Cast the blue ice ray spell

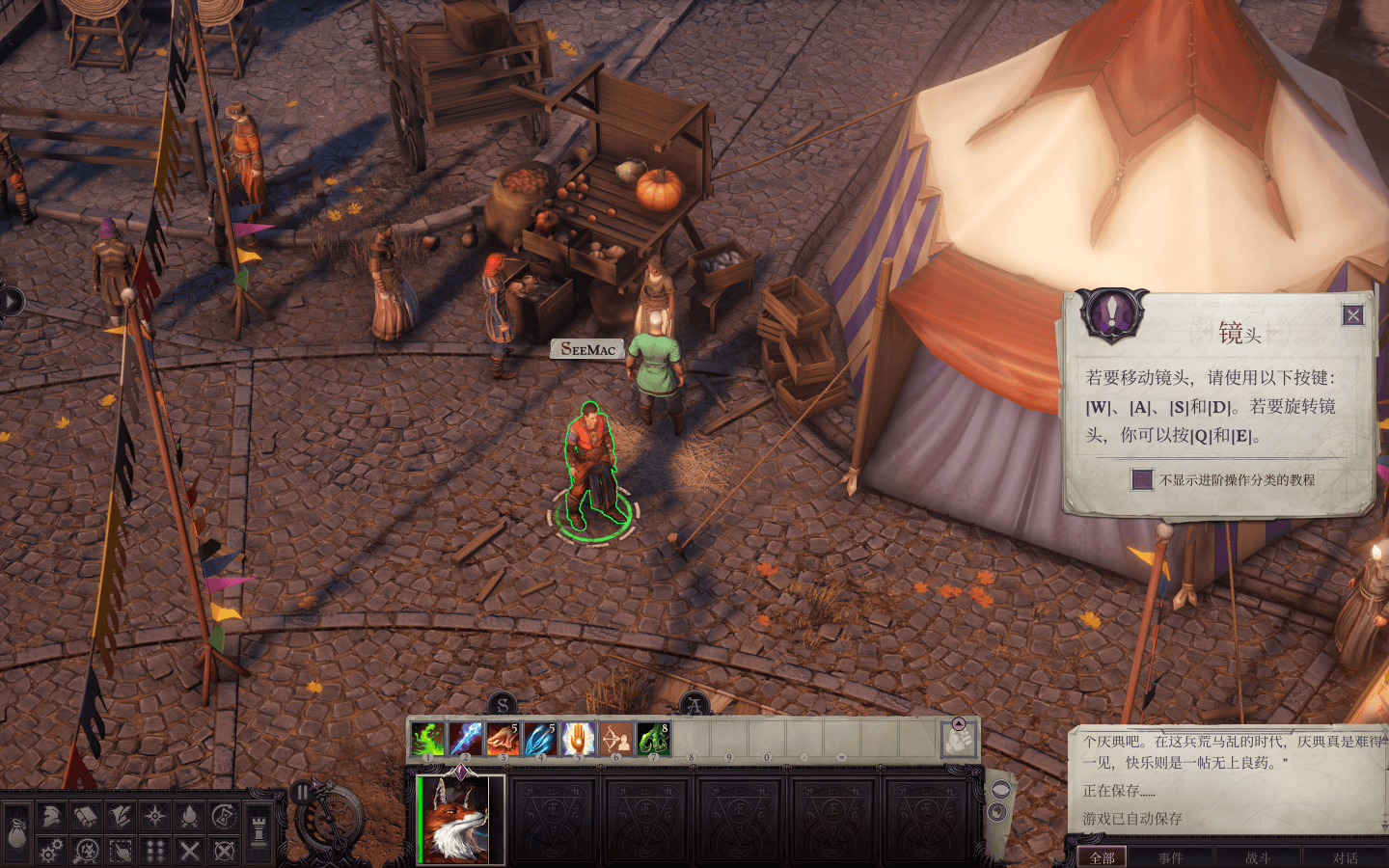pyautogui.click(x=465, y=740)
